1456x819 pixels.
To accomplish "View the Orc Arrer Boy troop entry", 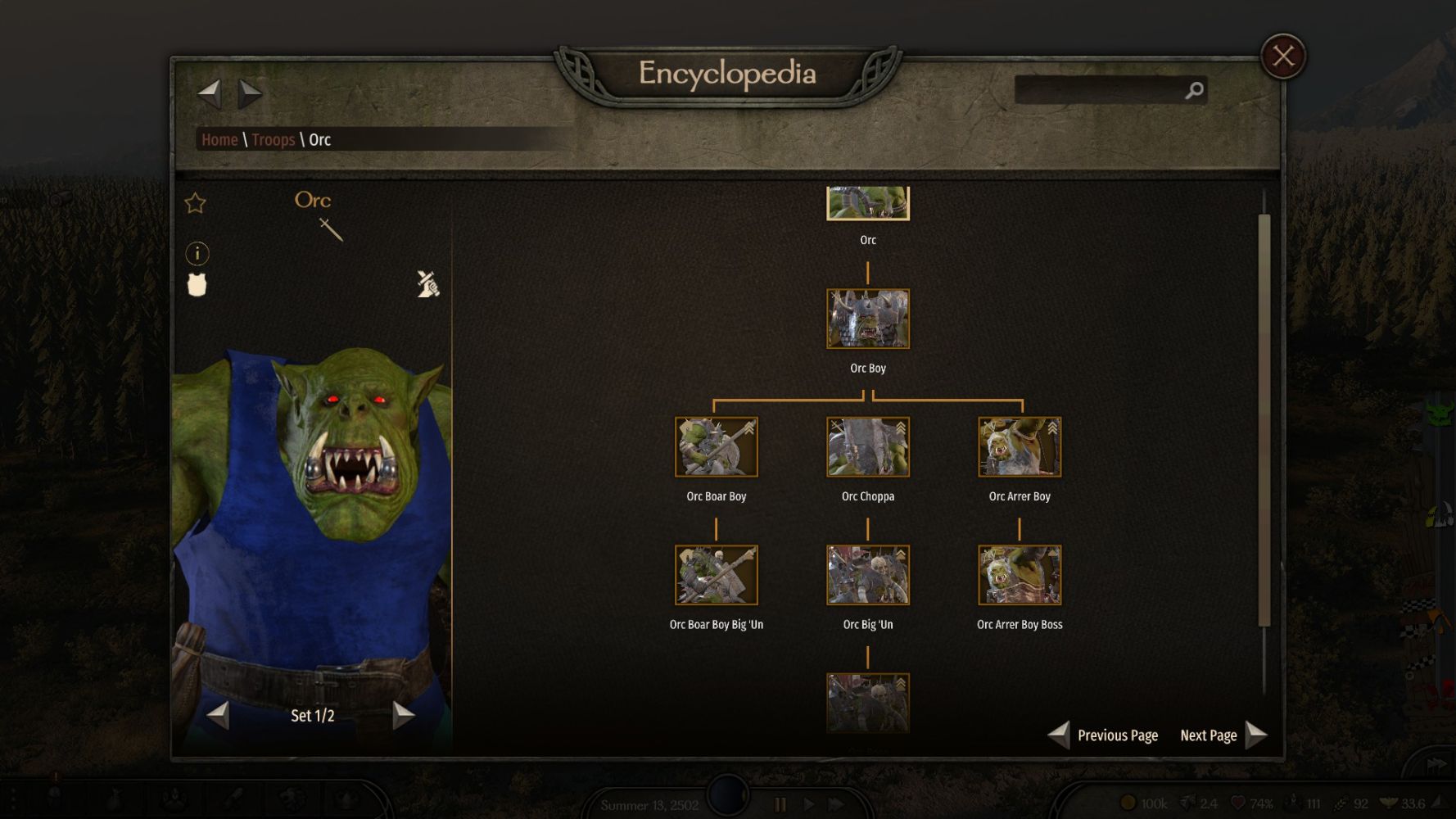I will coord(1019,447).
